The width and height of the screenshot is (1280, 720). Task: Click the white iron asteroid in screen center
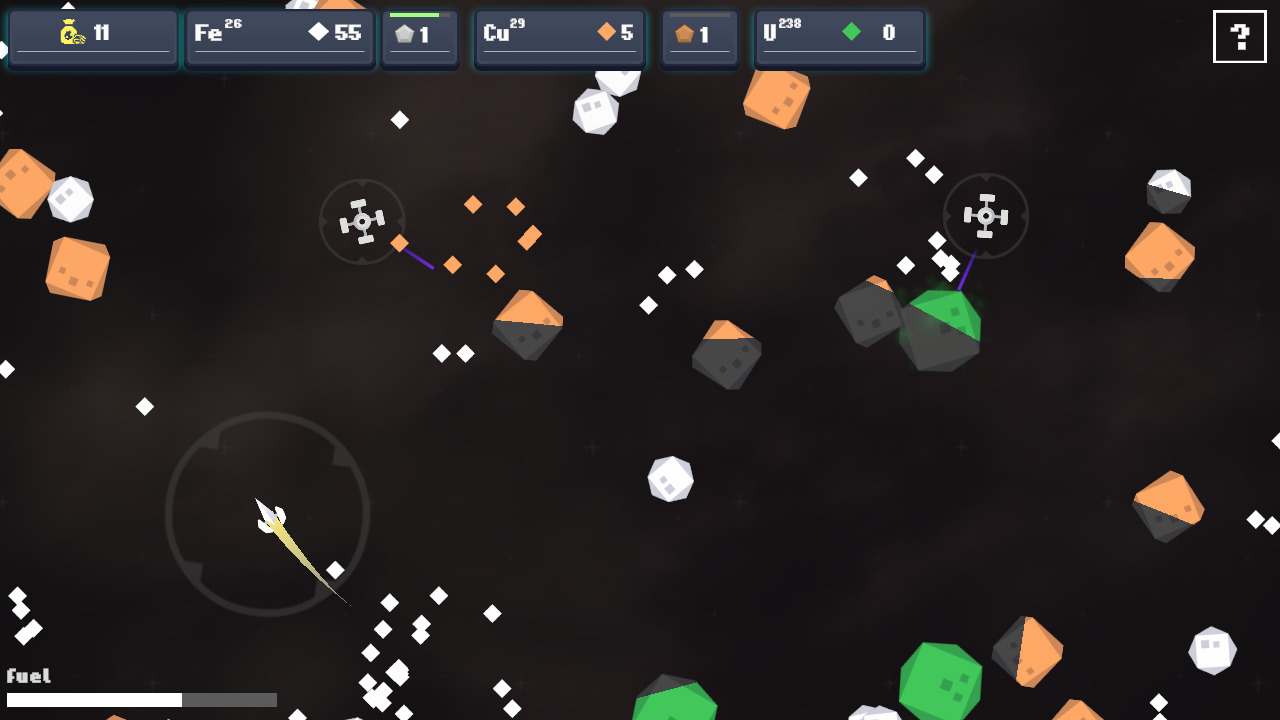click(x=670, y=480)
